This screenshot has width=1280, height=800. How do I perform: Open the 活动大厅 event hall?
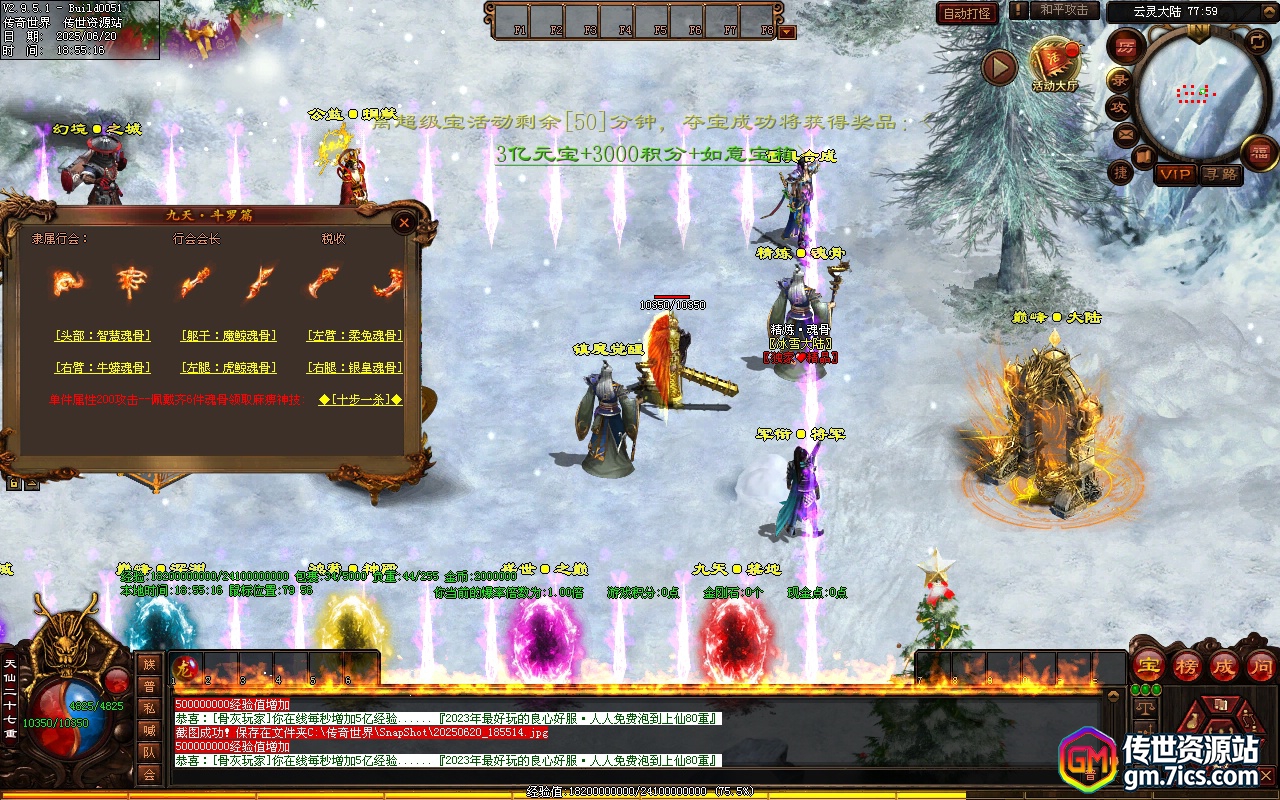1055,65
